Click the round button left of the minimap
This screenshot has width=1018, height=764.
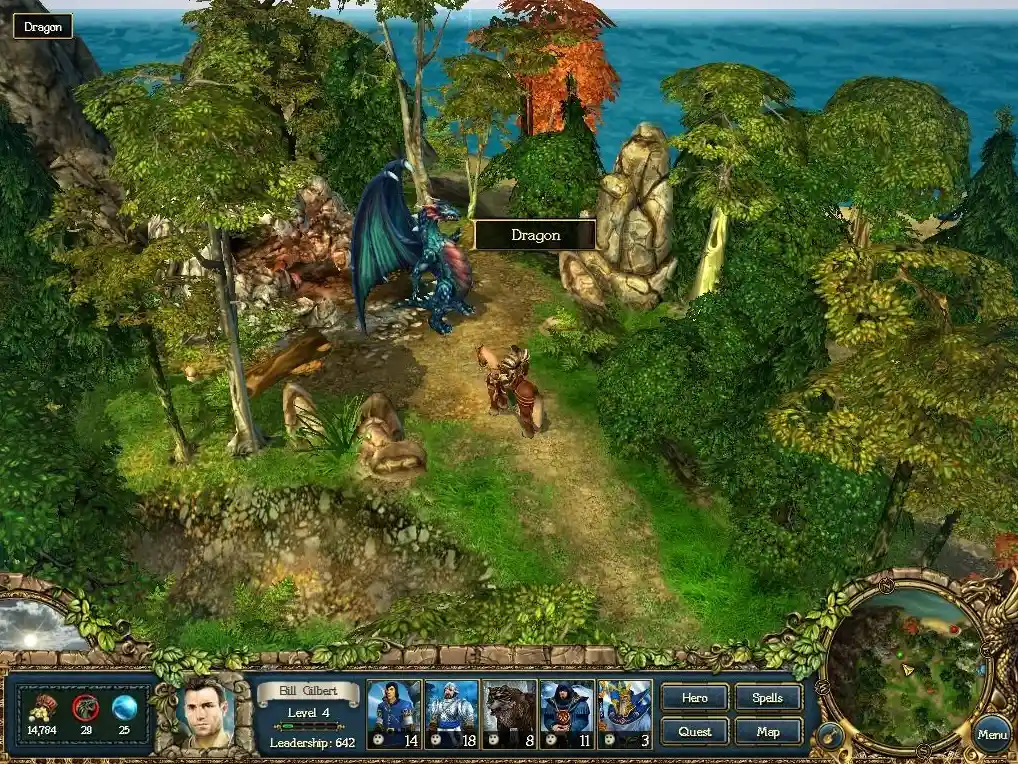coord(829,738)
